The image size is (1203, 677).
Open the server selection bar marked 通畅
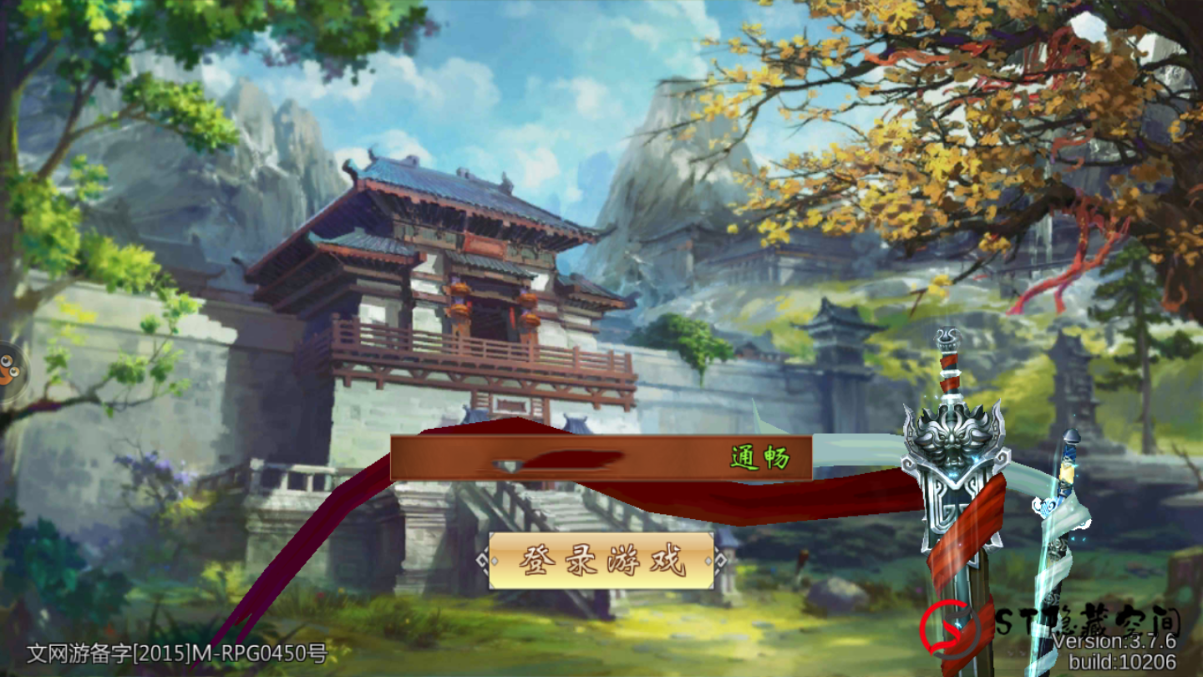(601, 458)
